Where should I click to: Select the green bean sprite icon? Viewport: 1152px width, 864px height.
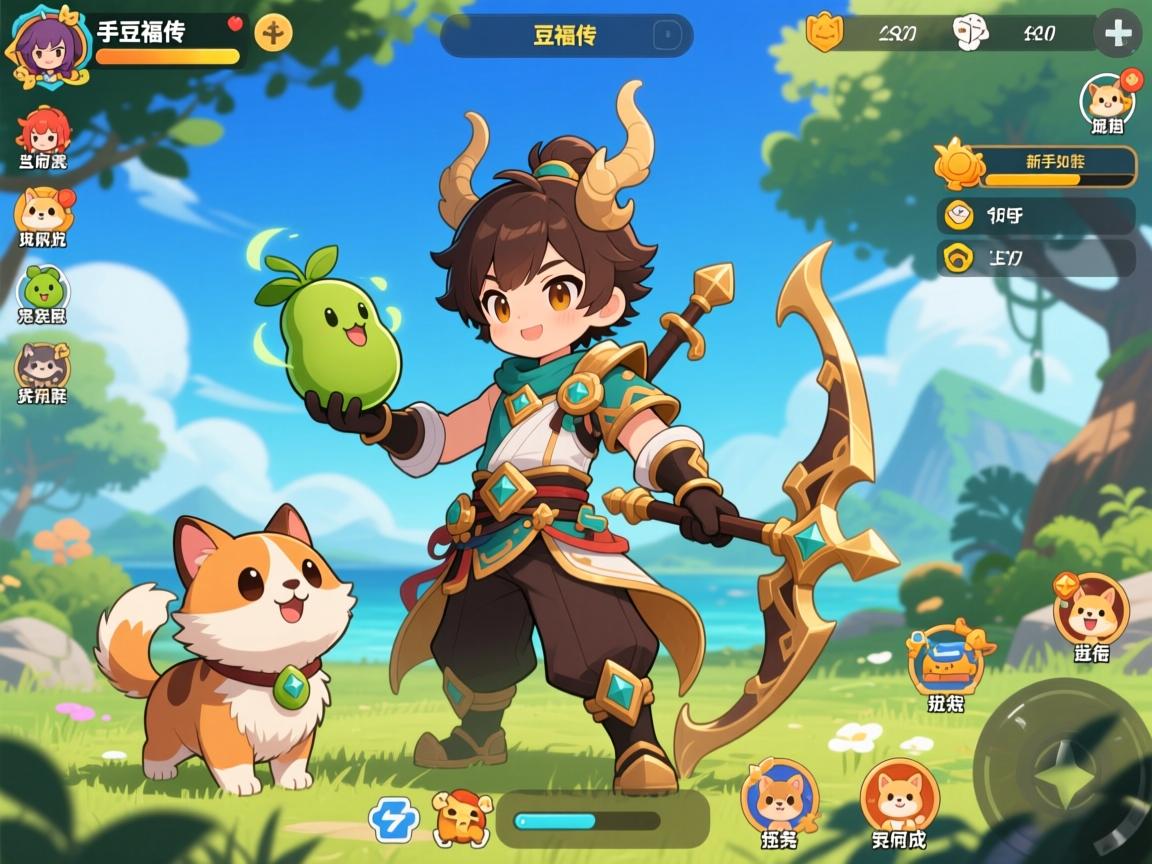pos(43,289)
